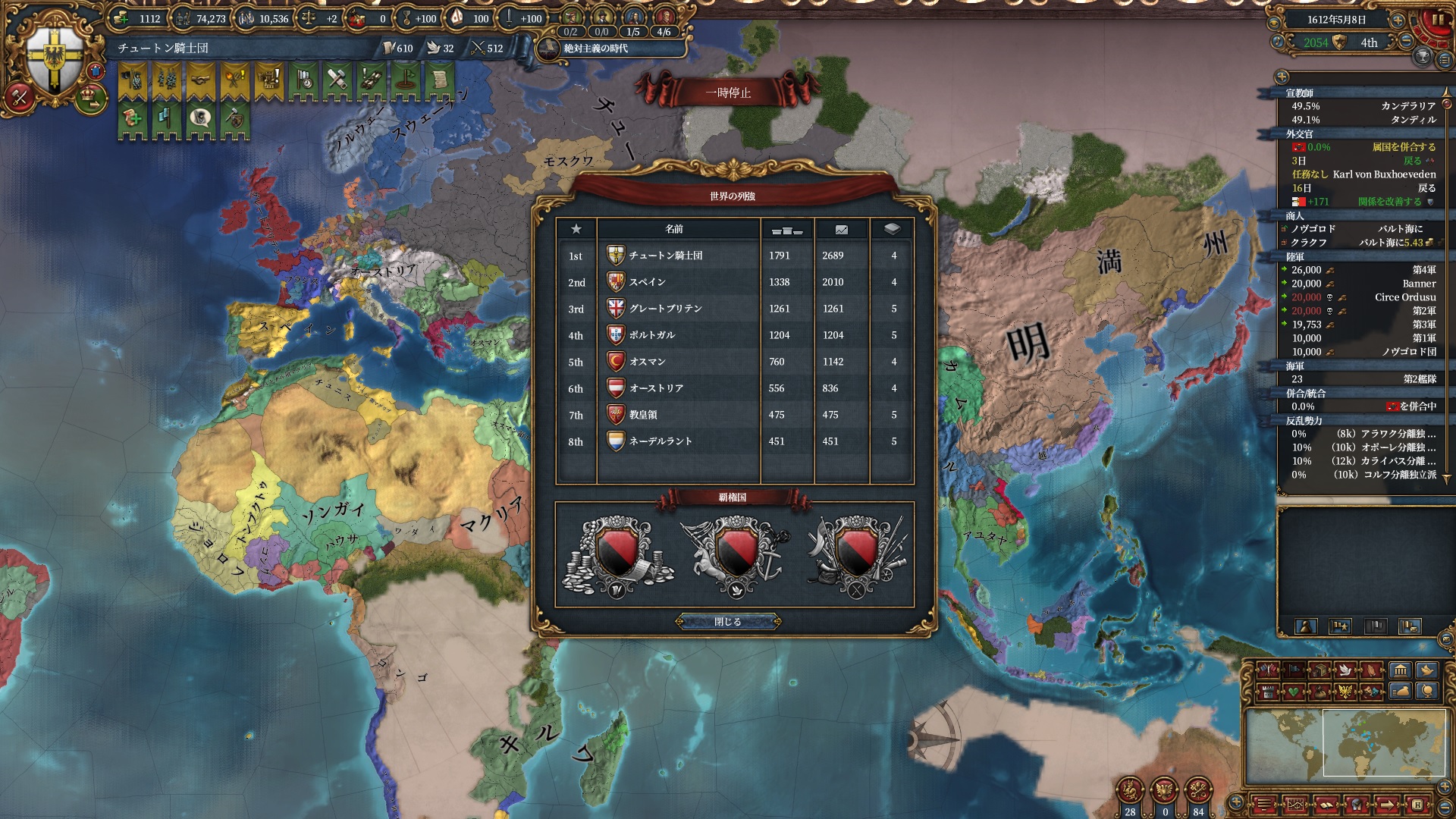Choose the ネーデルラント row
The width and height of the screenshot is (1456, 819).
(x=660, y=441)
